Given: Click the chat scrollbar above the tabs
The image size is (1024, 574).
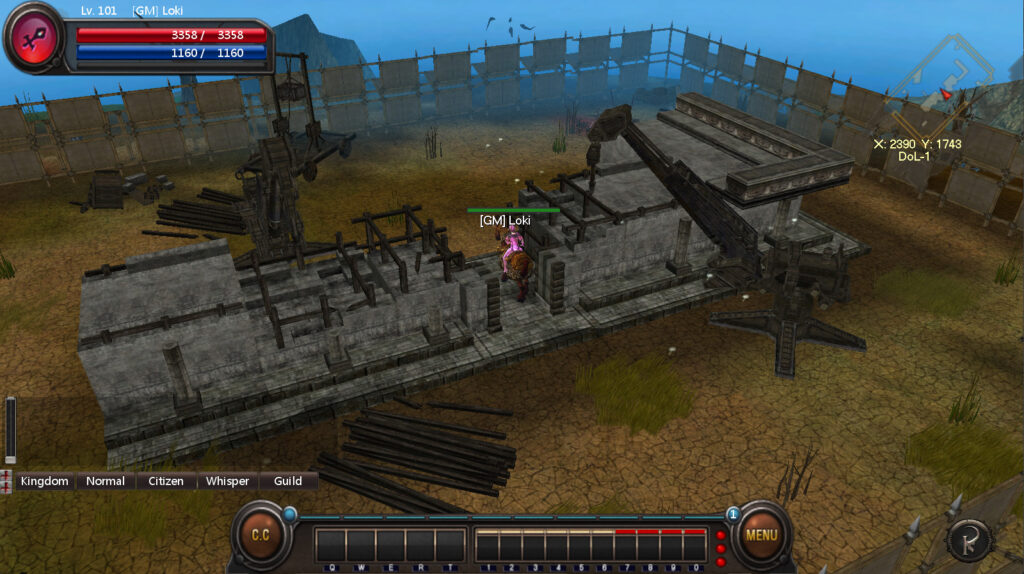Looking at the screenshot, I should [11, 430].
